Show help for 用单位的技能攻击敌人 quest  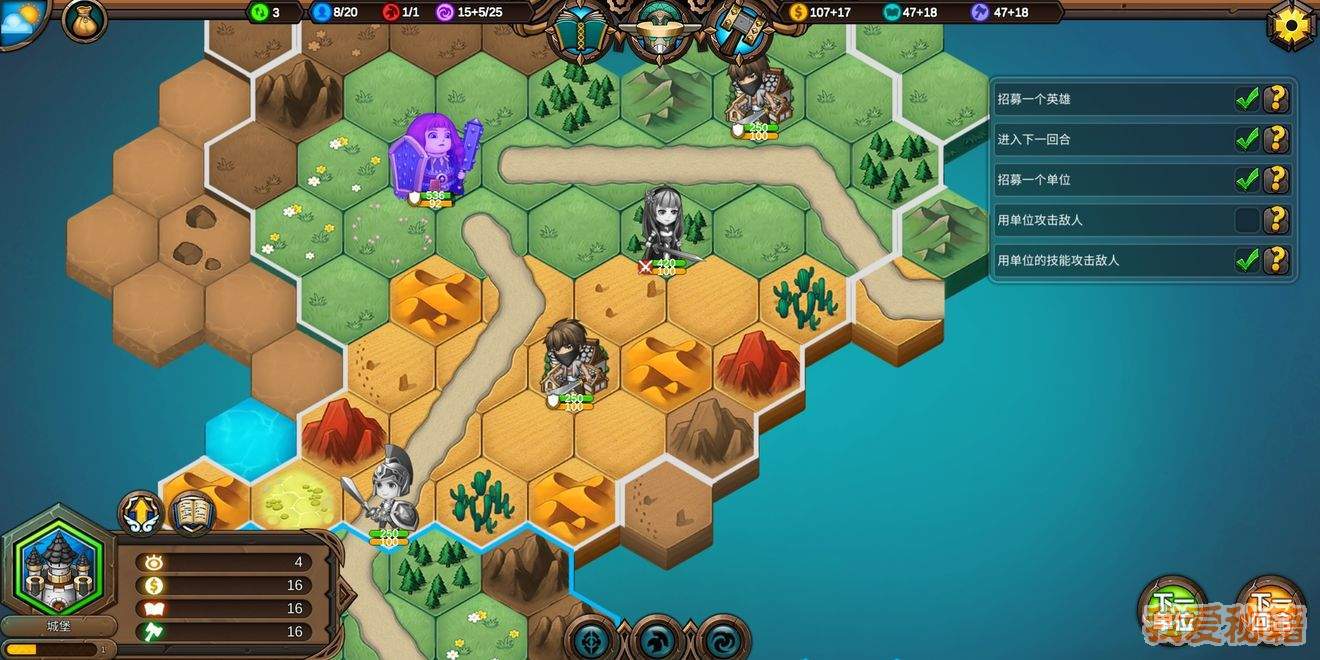(x=1276, y=260)
